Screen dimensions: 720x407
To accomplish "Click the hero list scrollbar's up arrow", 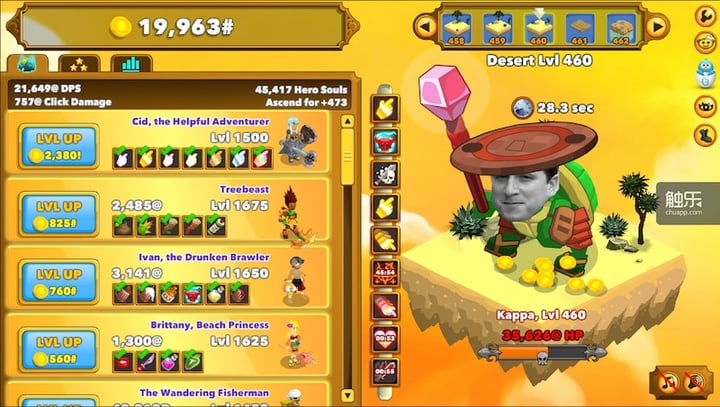I will (x=348, y=121).
